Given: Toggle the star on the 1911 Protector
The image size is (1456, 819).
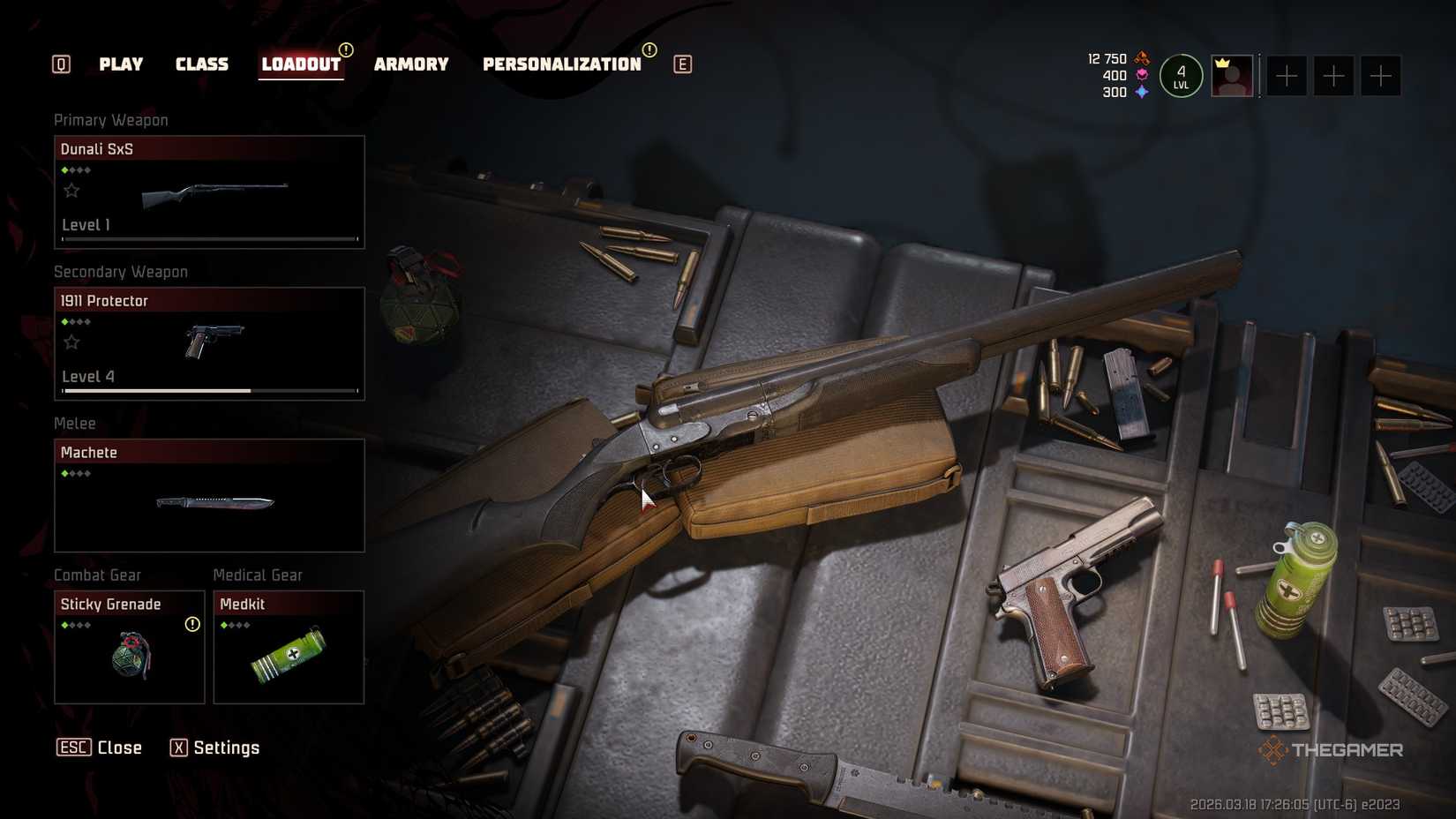Looking at the screenshot, I should coord(71,342).
